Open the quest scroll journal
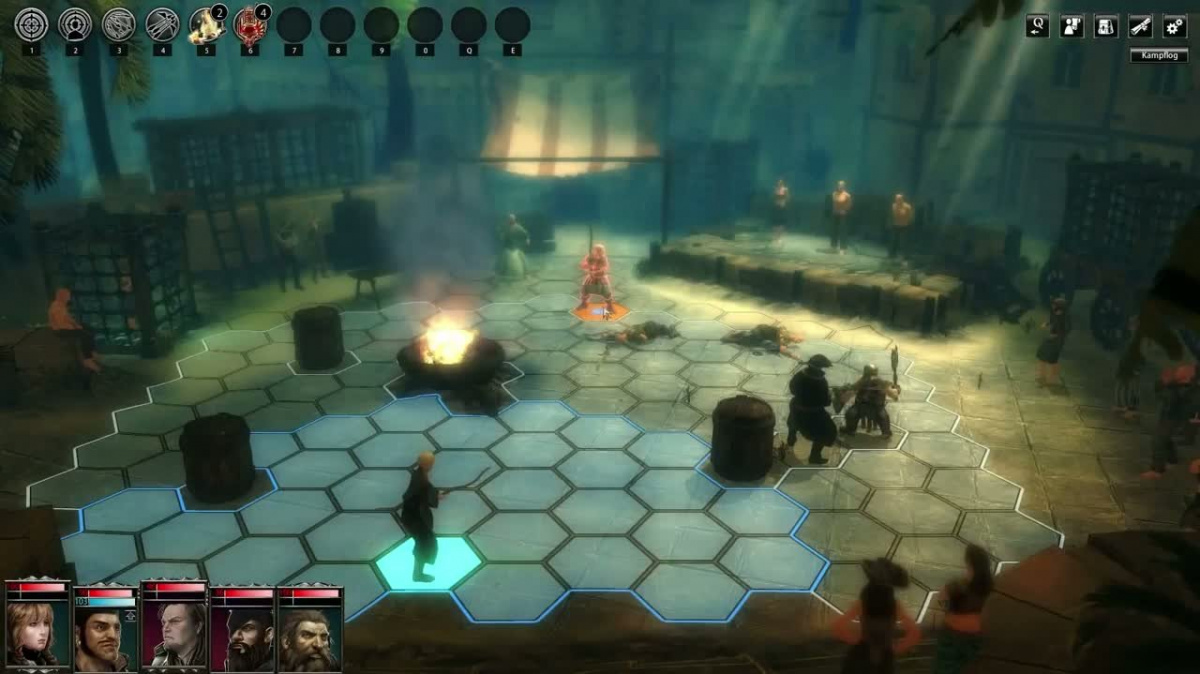This screenshot has height=674, width=1200. click(x=1140, y=26)
